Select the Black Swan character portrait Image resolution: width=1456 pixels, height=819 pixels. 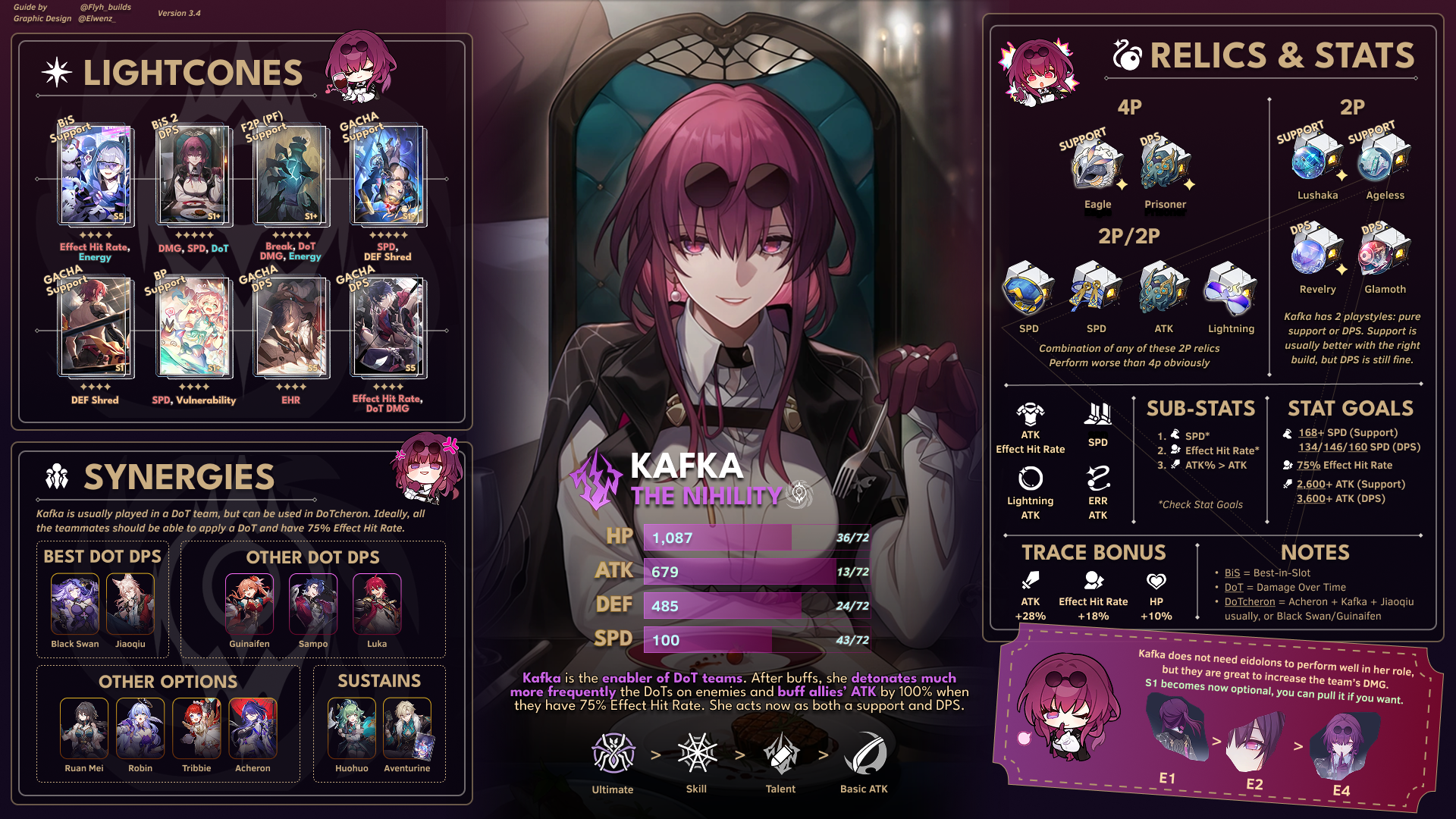point(75,604)
